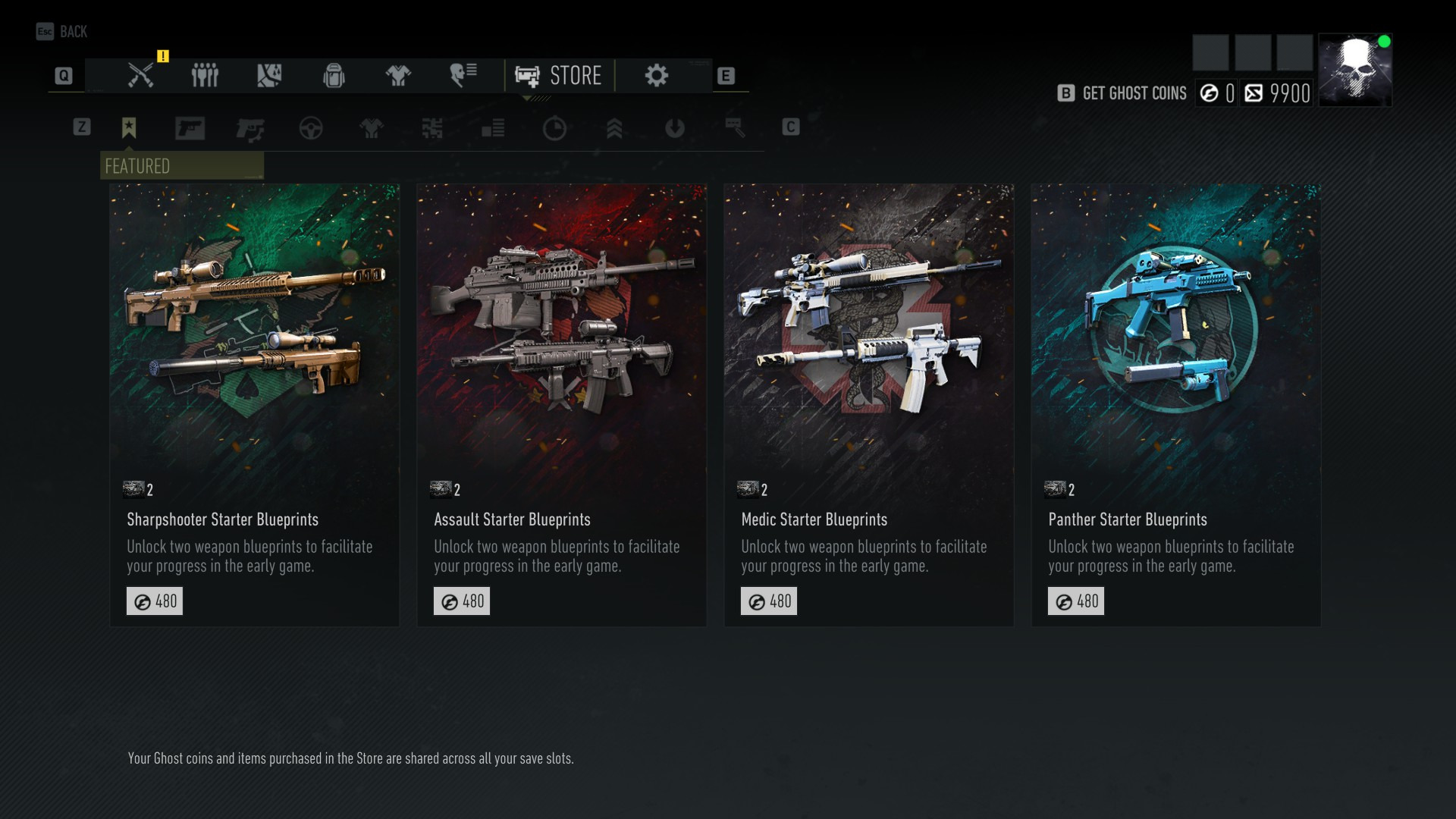The image size is (1456, 819).
Task: Open the head-and-list profile tab
Action: click(x=463, y=75)
